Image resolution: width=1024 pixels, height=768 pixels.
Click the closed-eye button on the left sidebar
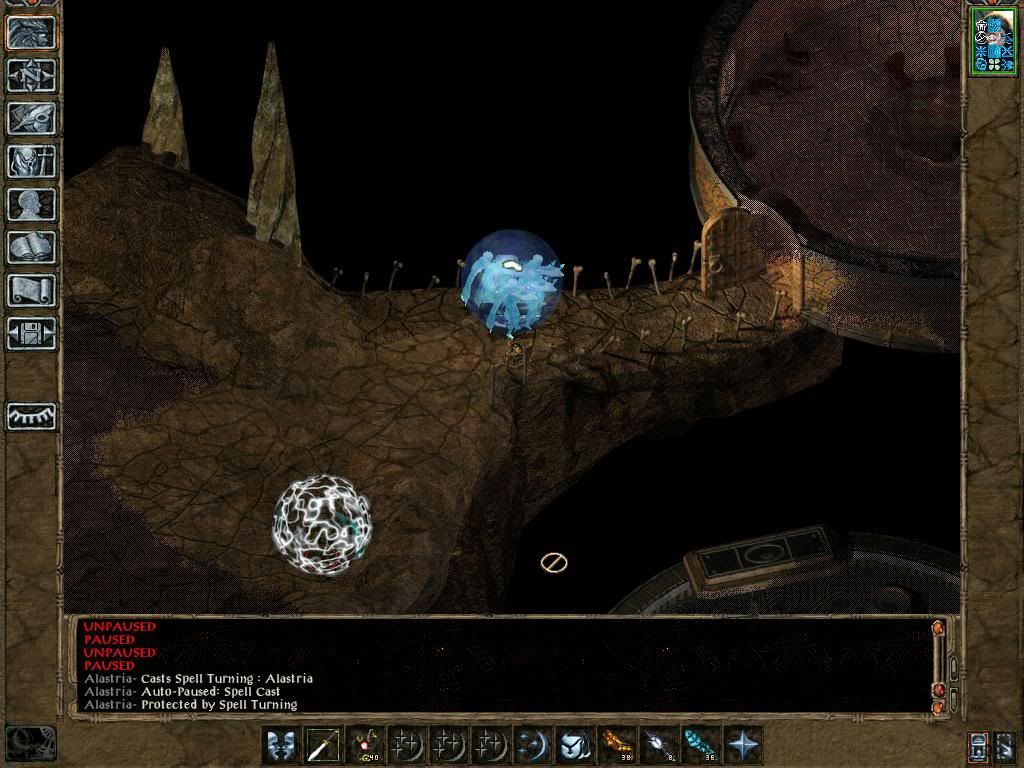pos(31,415)
